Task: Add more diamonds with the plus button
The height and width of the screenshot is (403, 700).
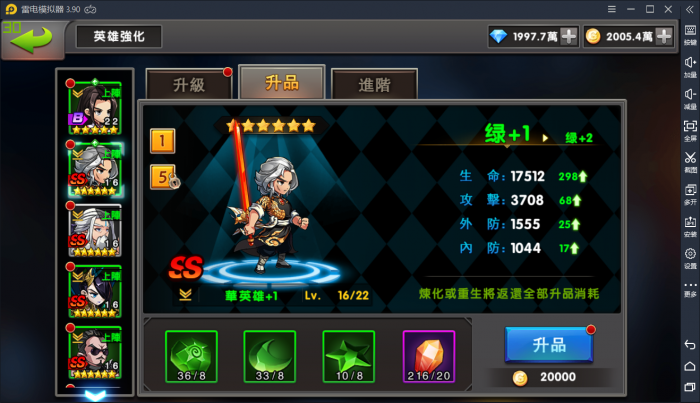Action: 569,37
